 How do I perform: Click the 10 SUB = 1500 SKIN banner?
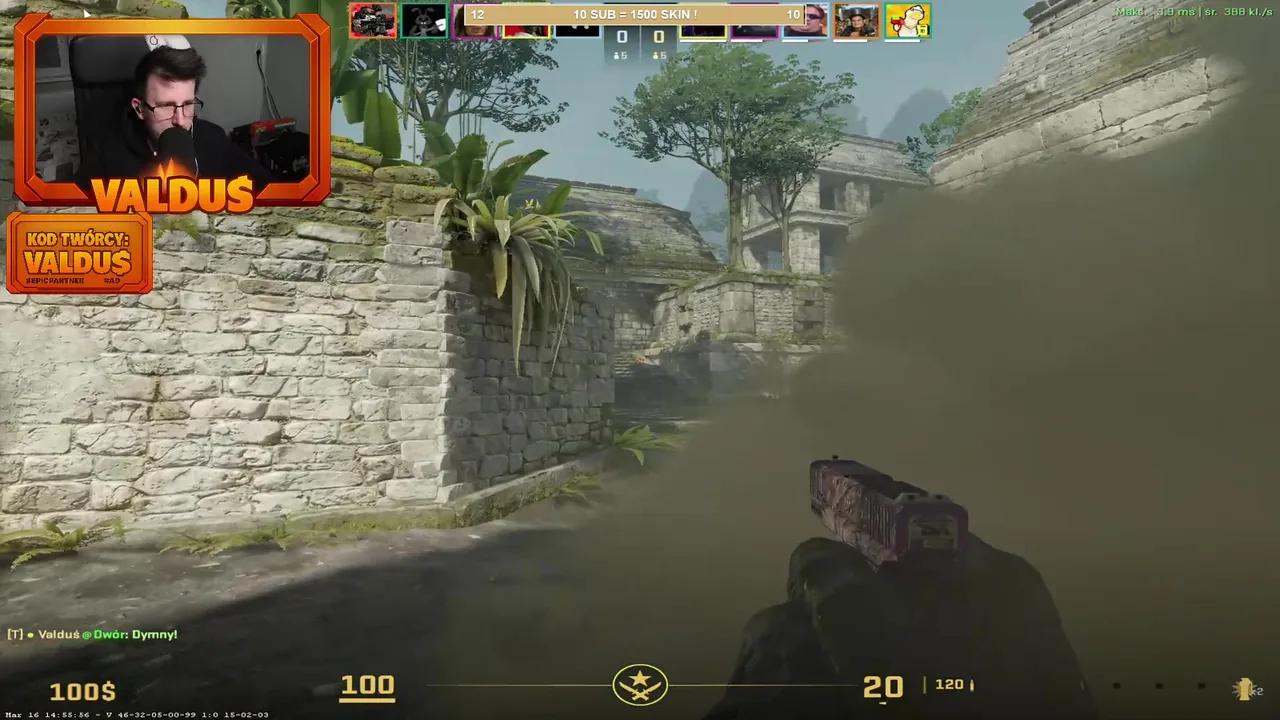click(x=635, y=14)
